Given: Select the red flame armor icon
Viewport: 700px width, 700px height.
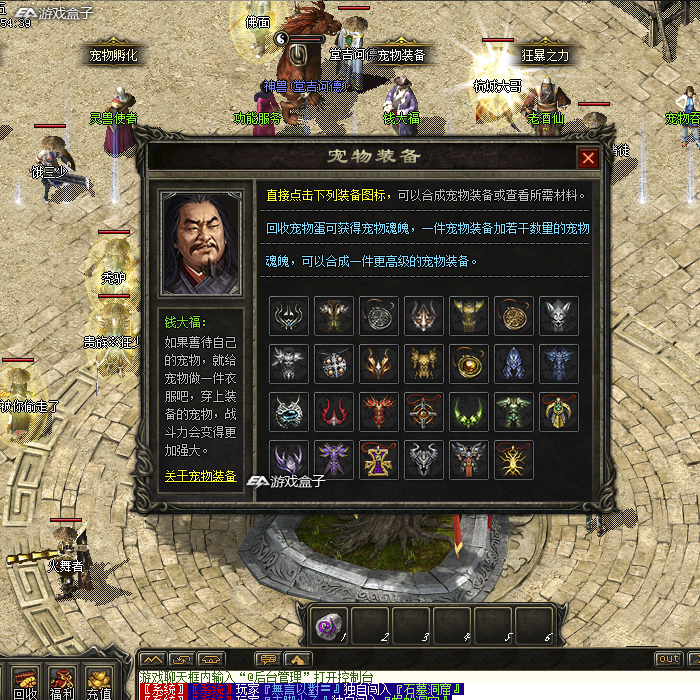Looking at the screenshot, I should pos(378,411).
